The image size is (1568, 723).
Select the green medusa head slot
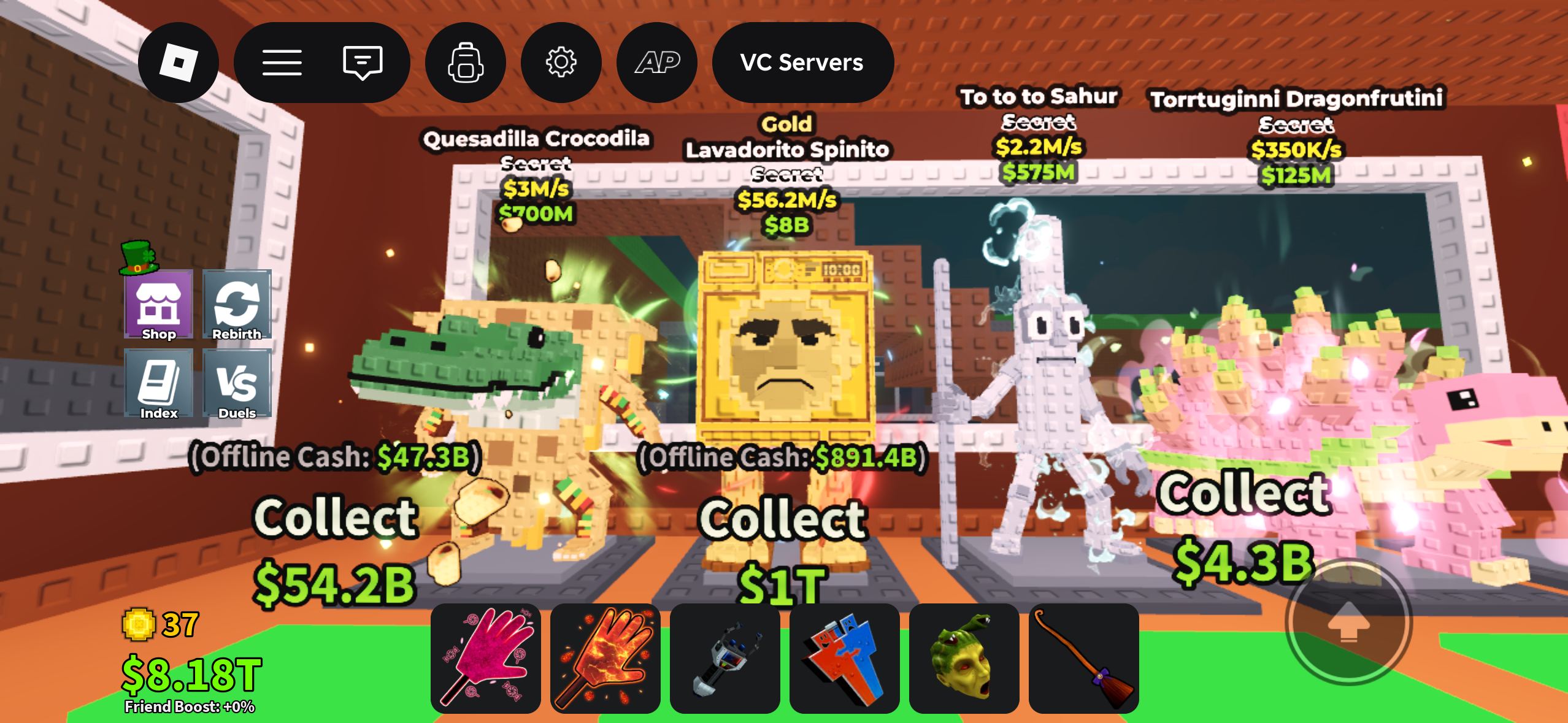[x=964, y=658]
